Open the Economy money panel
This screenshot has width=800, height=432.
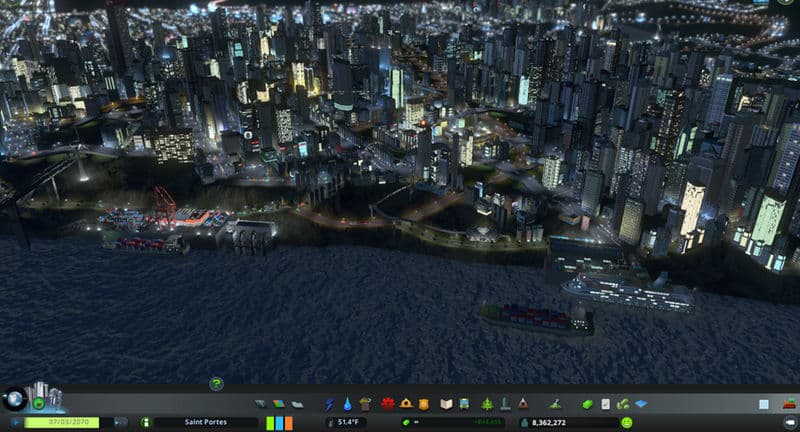coord(589,404)
